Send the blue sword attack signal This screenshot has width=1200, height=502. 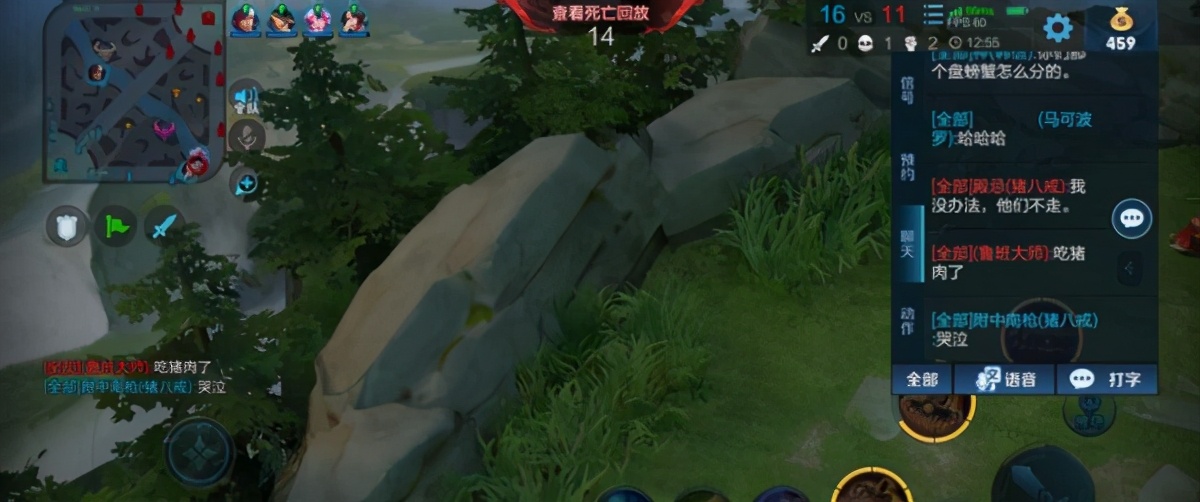pyautogui.click(x=163, y=228)
